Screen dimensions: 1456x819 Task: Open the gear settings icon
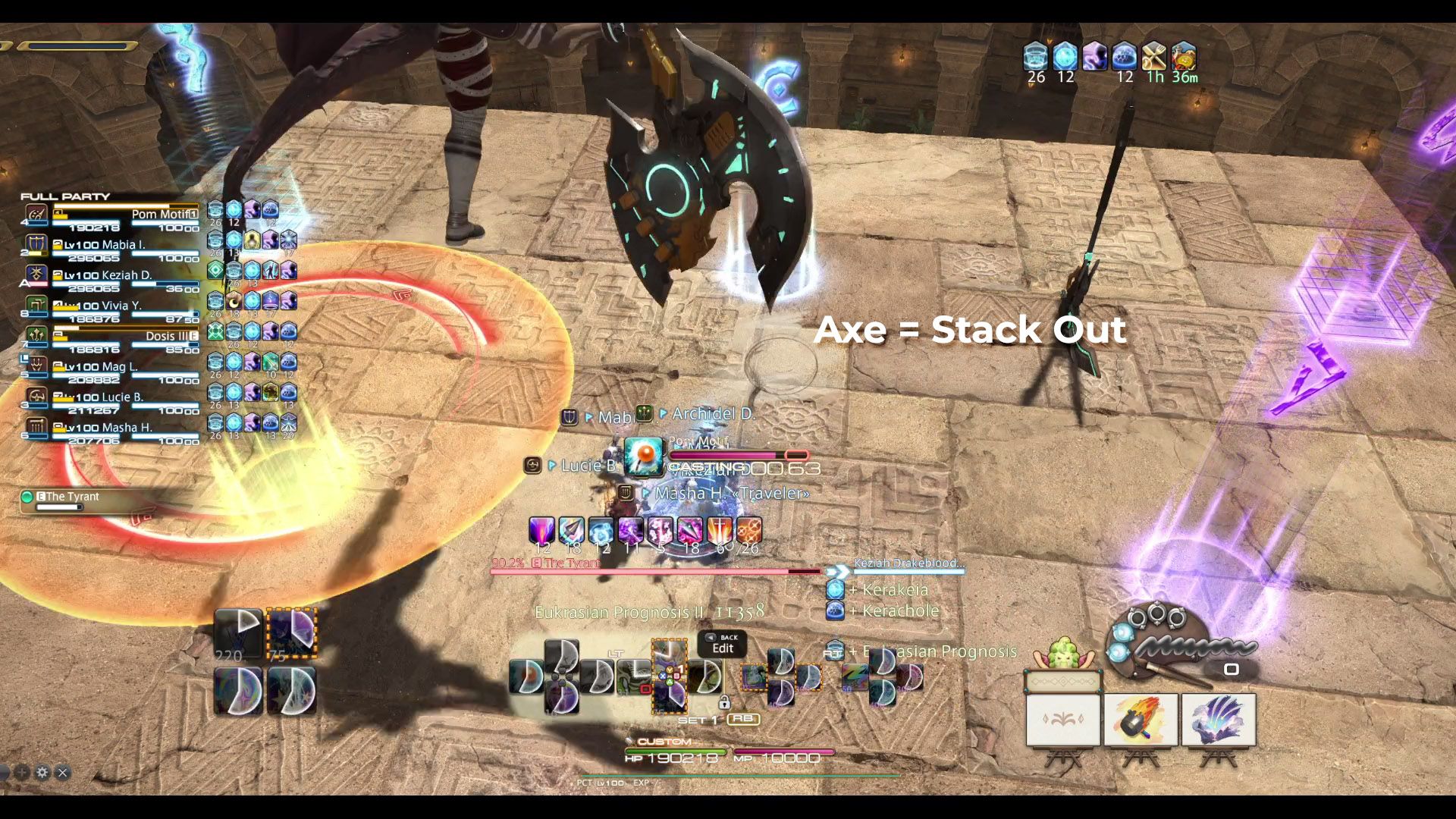point(42,773)
